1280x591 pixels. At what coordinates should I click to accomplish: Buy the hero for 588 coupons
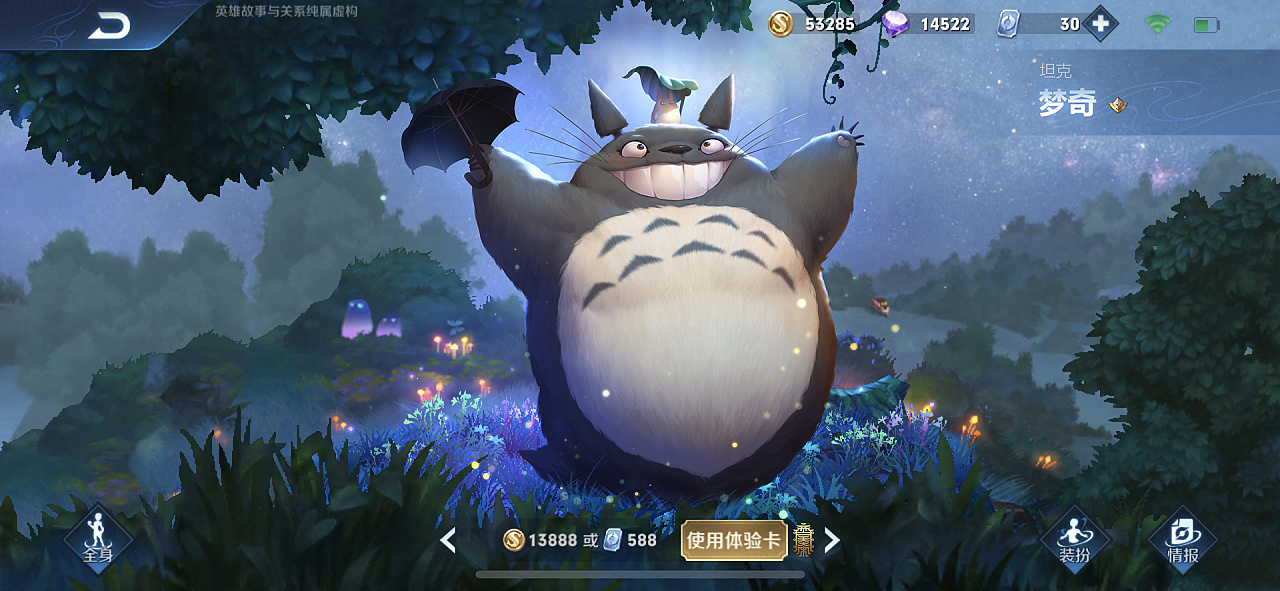pos(631,541)
